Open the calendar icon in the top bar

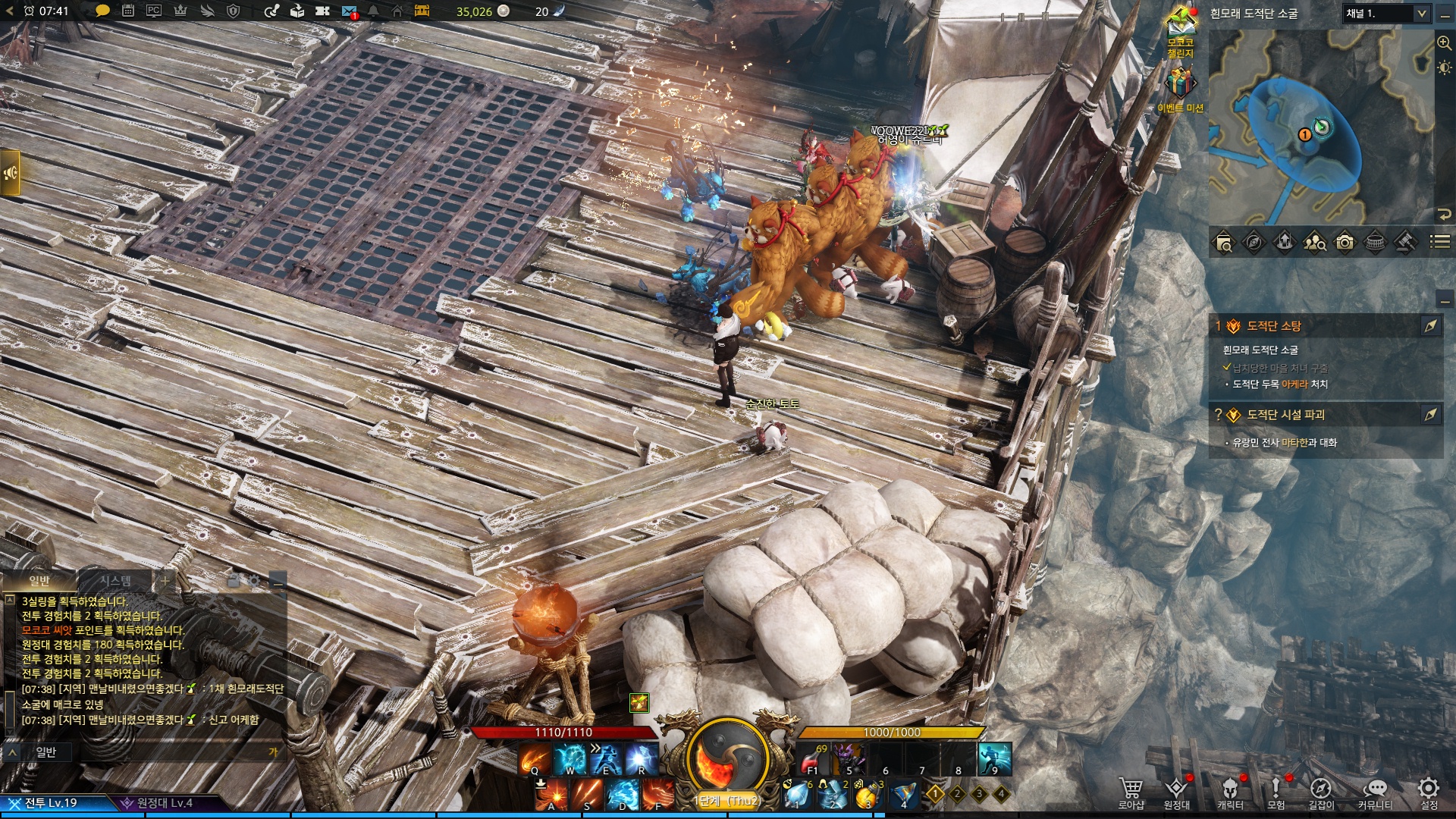(128, 11)
